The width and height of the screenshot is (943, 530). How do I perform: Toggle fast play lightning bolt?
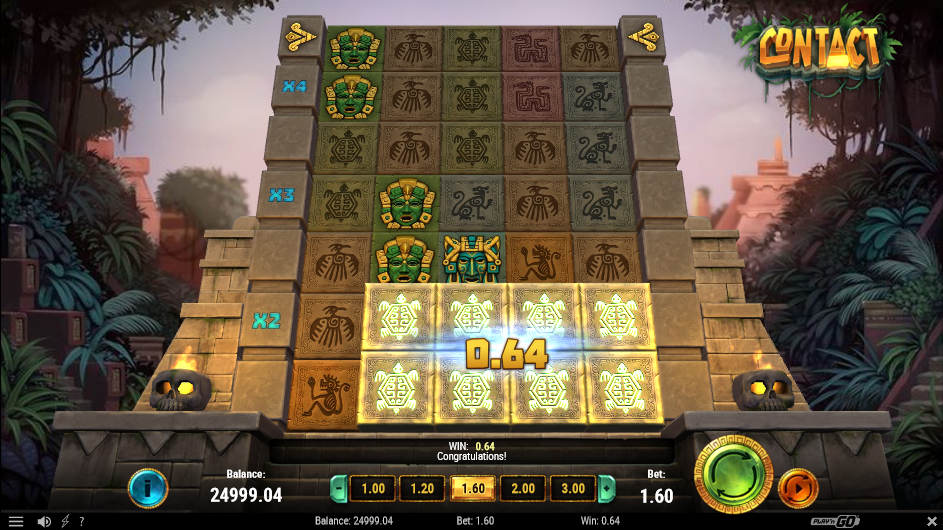point(66,521)
